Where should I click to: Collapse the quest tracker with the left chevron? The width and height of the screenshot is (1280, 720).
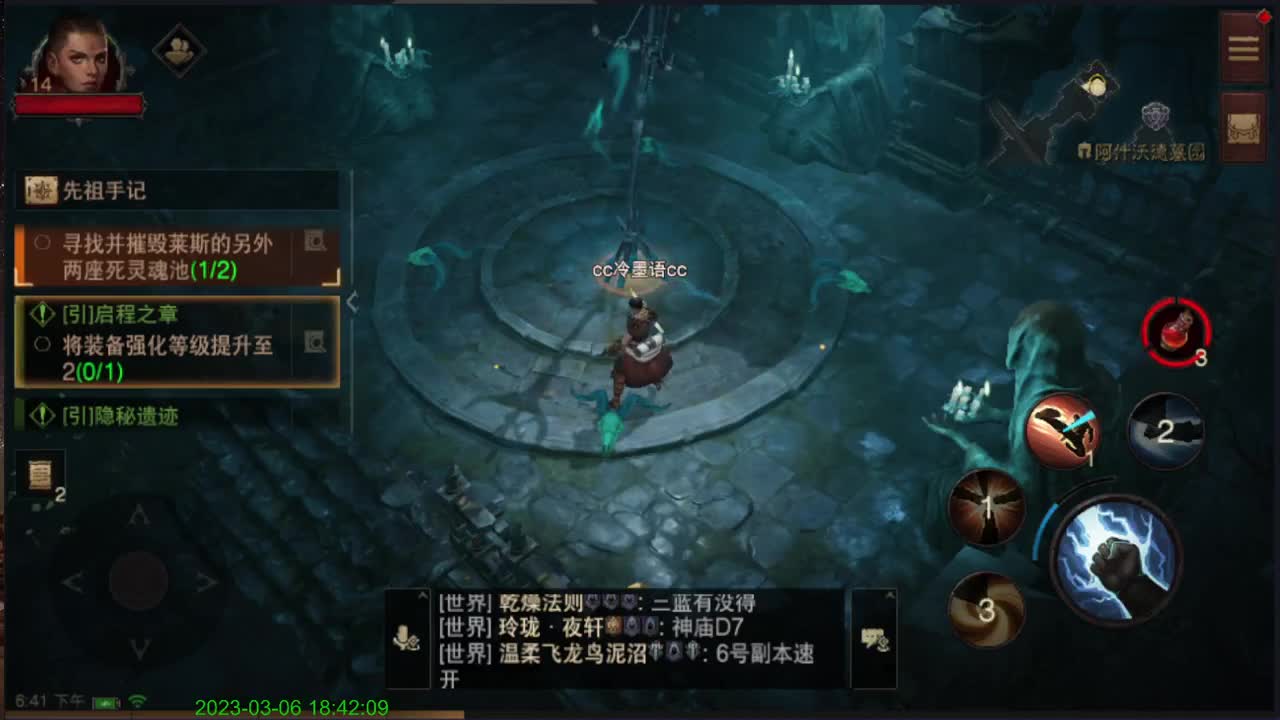click(x=353, y=304)
